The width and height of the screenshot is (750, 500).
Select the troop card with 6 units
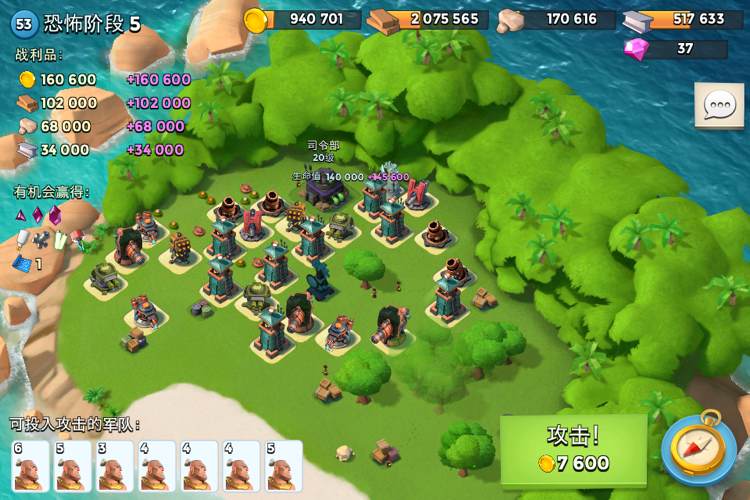tap(30, 466)
